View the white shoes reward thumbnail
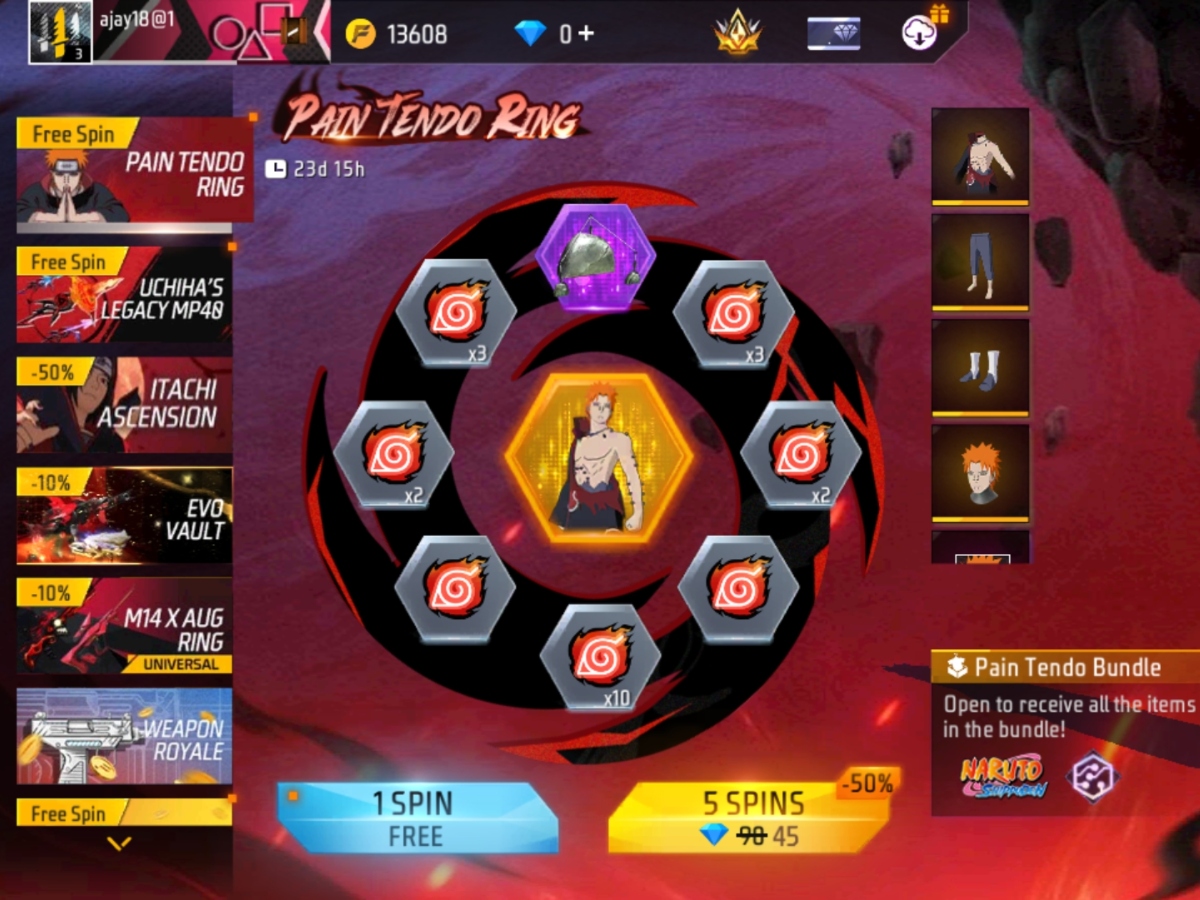 click(980, 367)
